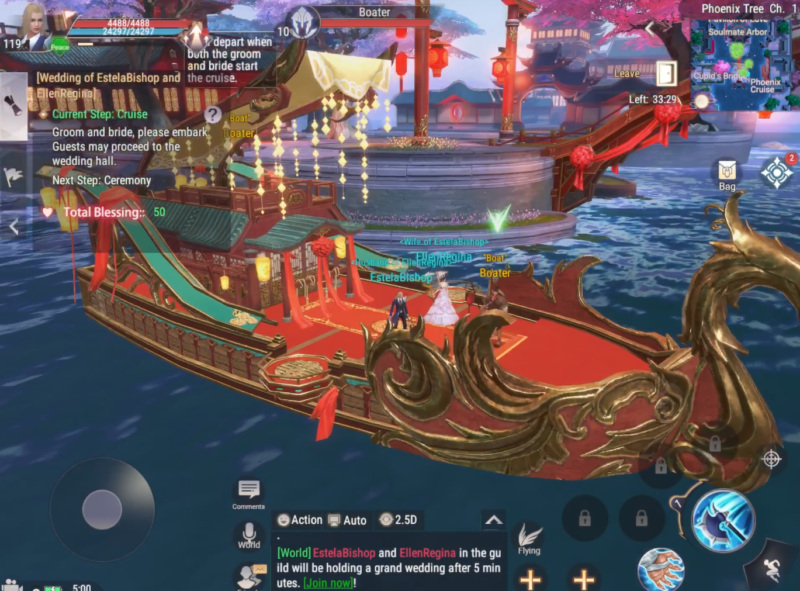Leave the wedding via the door icon

point(667,73)
